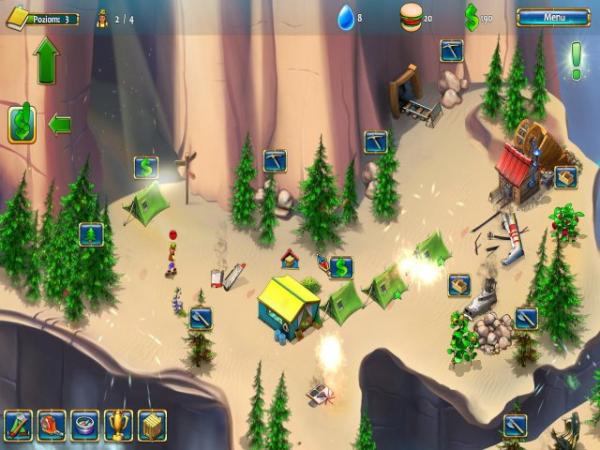Click the small house task marker
The height and width of the screenshot is (450, 600).
pyautogui.click(x=290, y=258)
